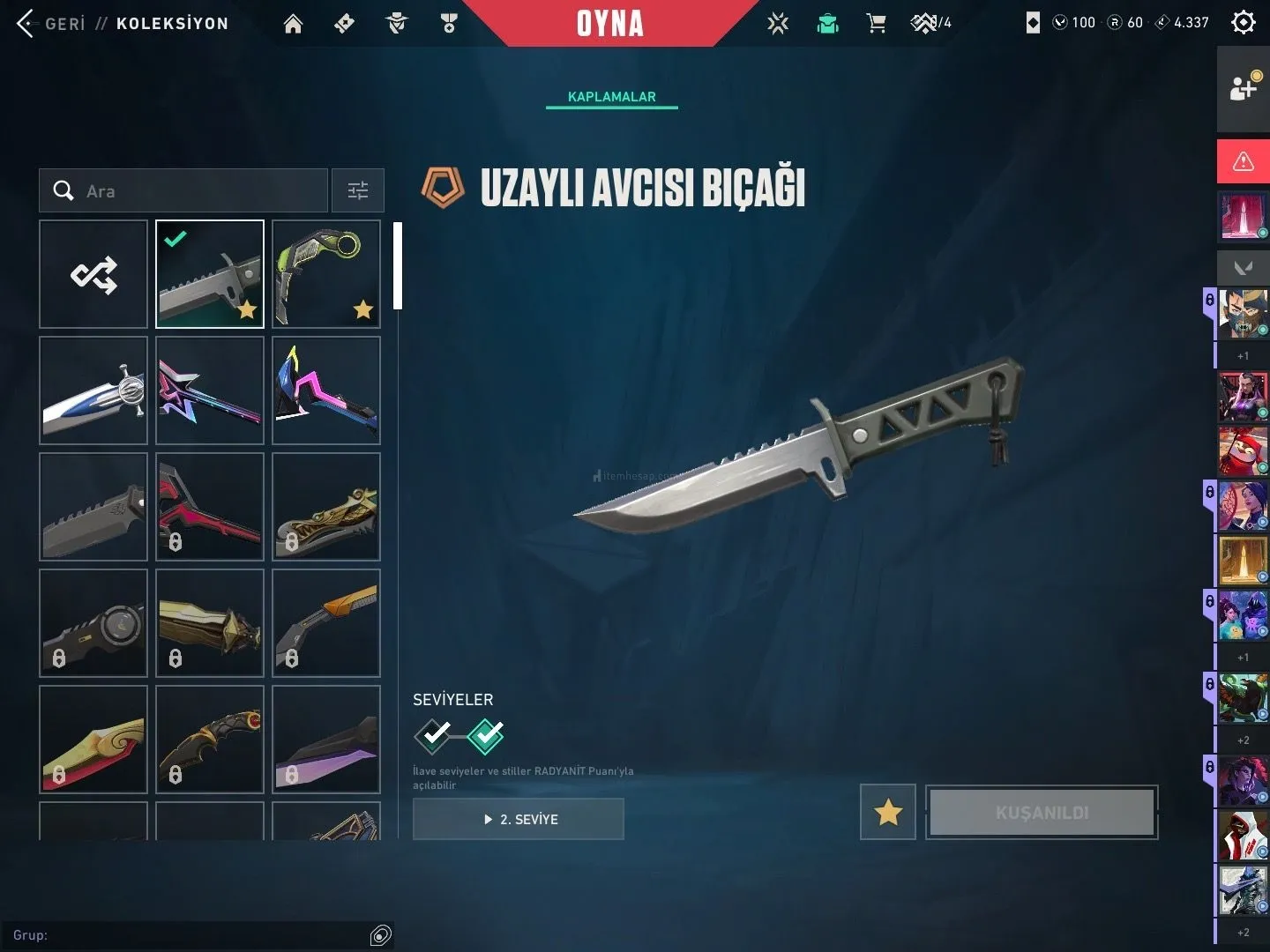Switch to the Kaplamalar tab

tap(611, 97)
